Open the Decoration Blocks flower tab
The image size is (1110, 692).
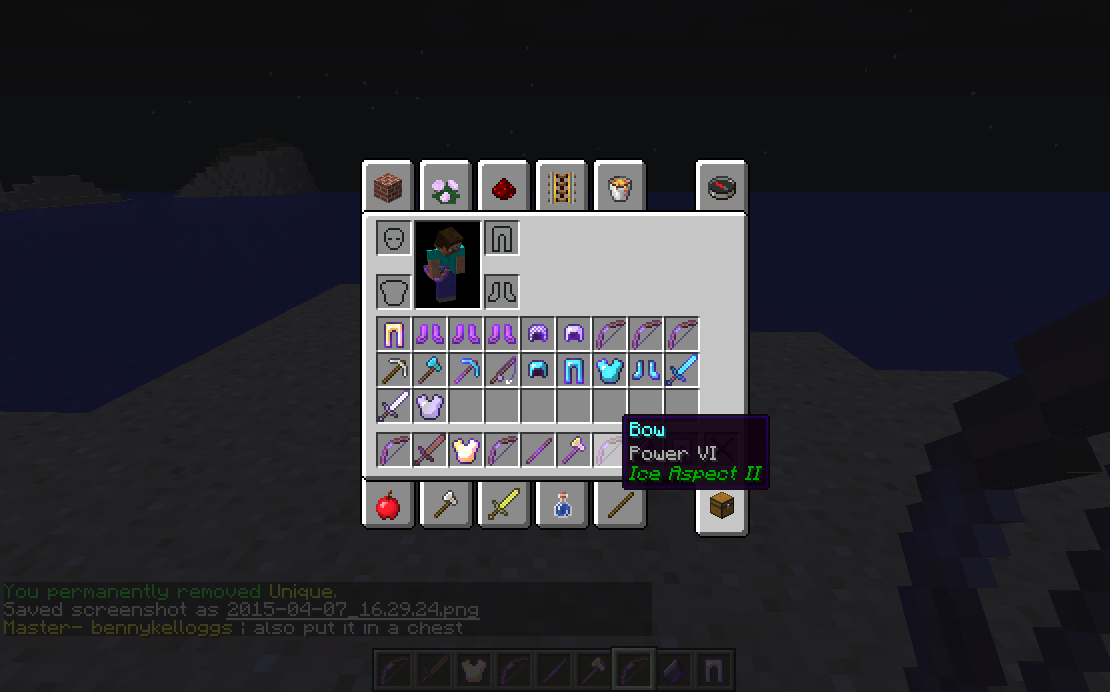(446, 186)
